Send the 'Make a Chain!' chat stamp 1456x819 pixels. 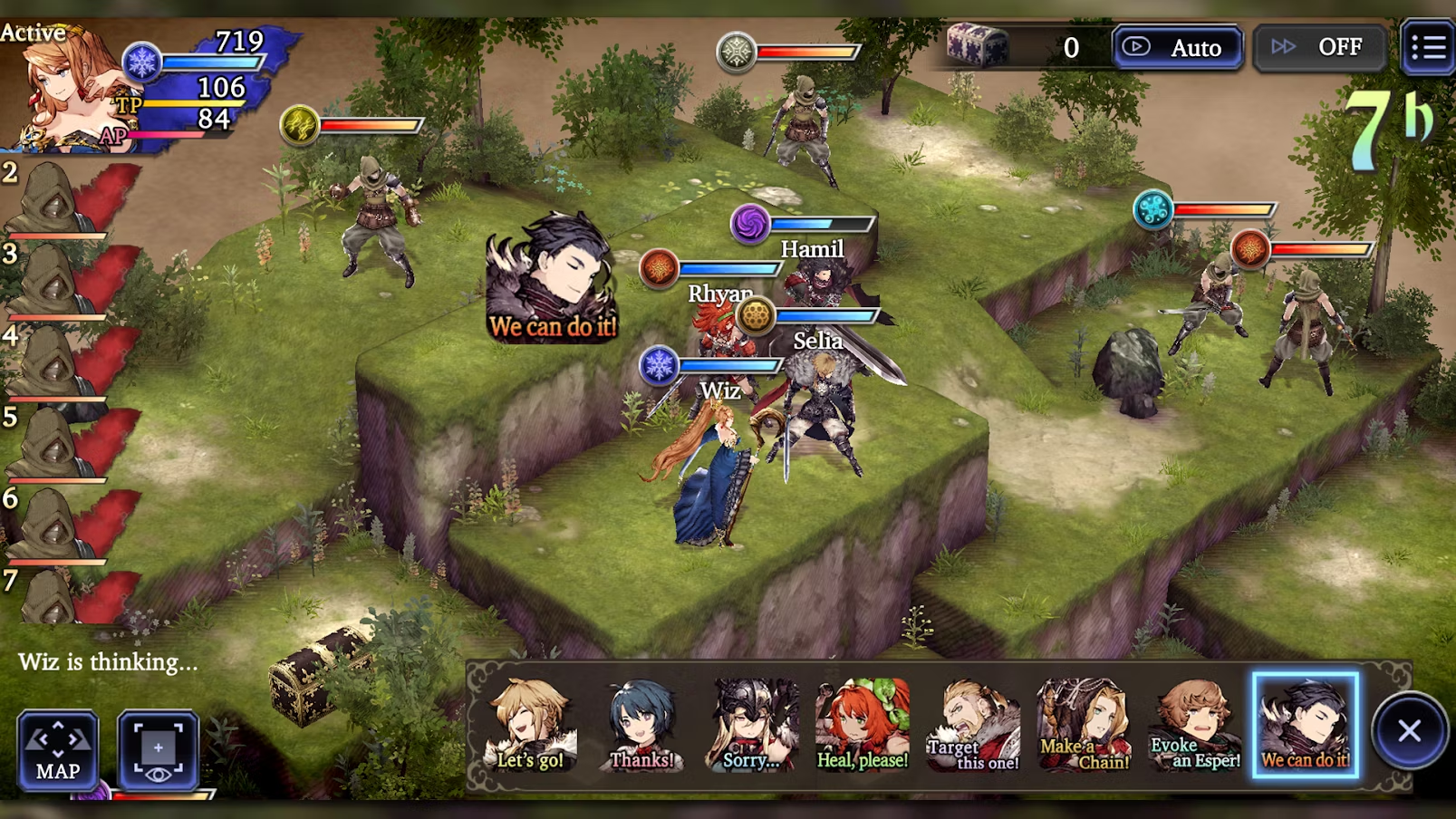[1084, 725]
